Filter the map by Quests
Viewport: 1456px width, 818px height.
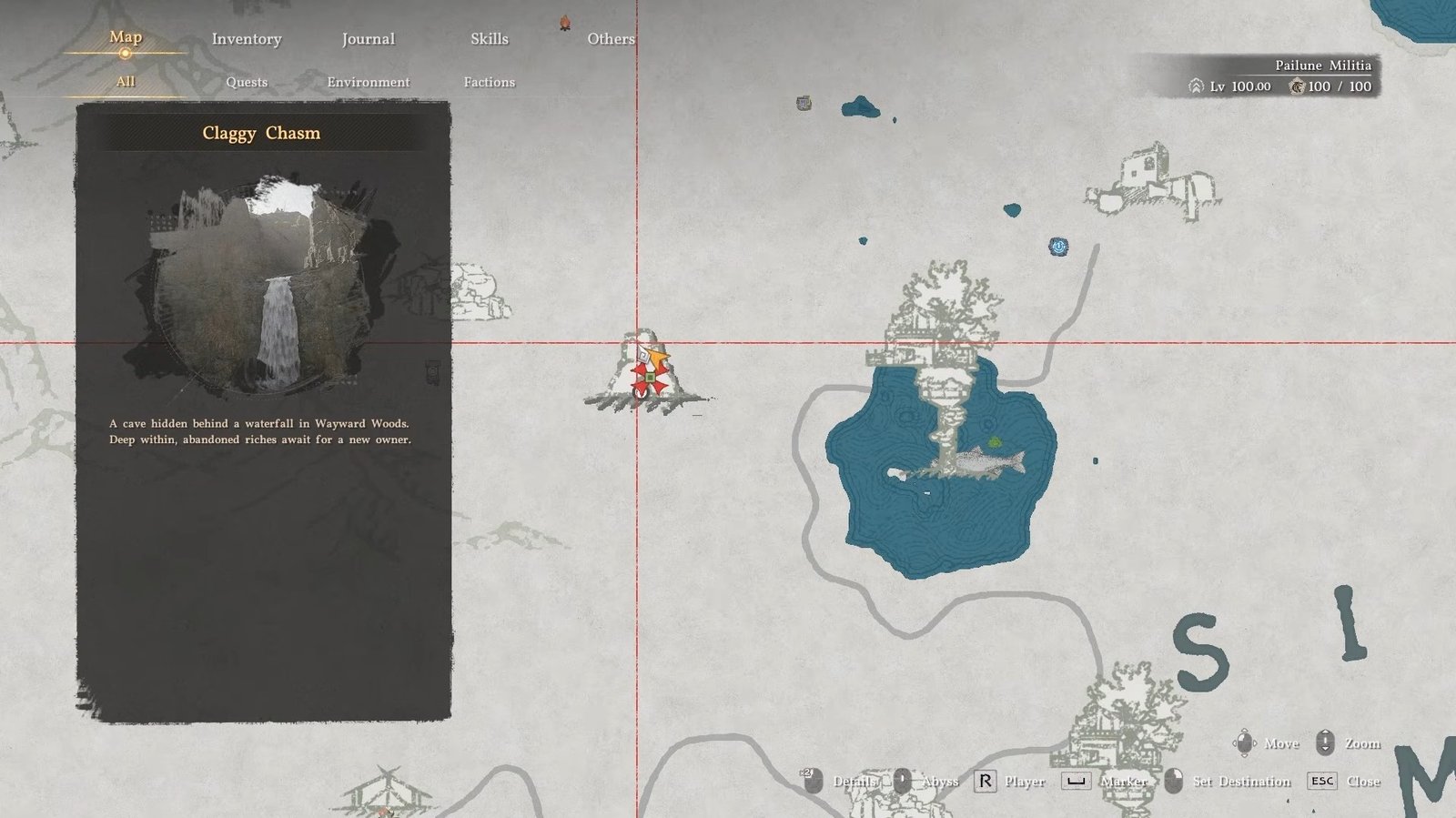247,82
